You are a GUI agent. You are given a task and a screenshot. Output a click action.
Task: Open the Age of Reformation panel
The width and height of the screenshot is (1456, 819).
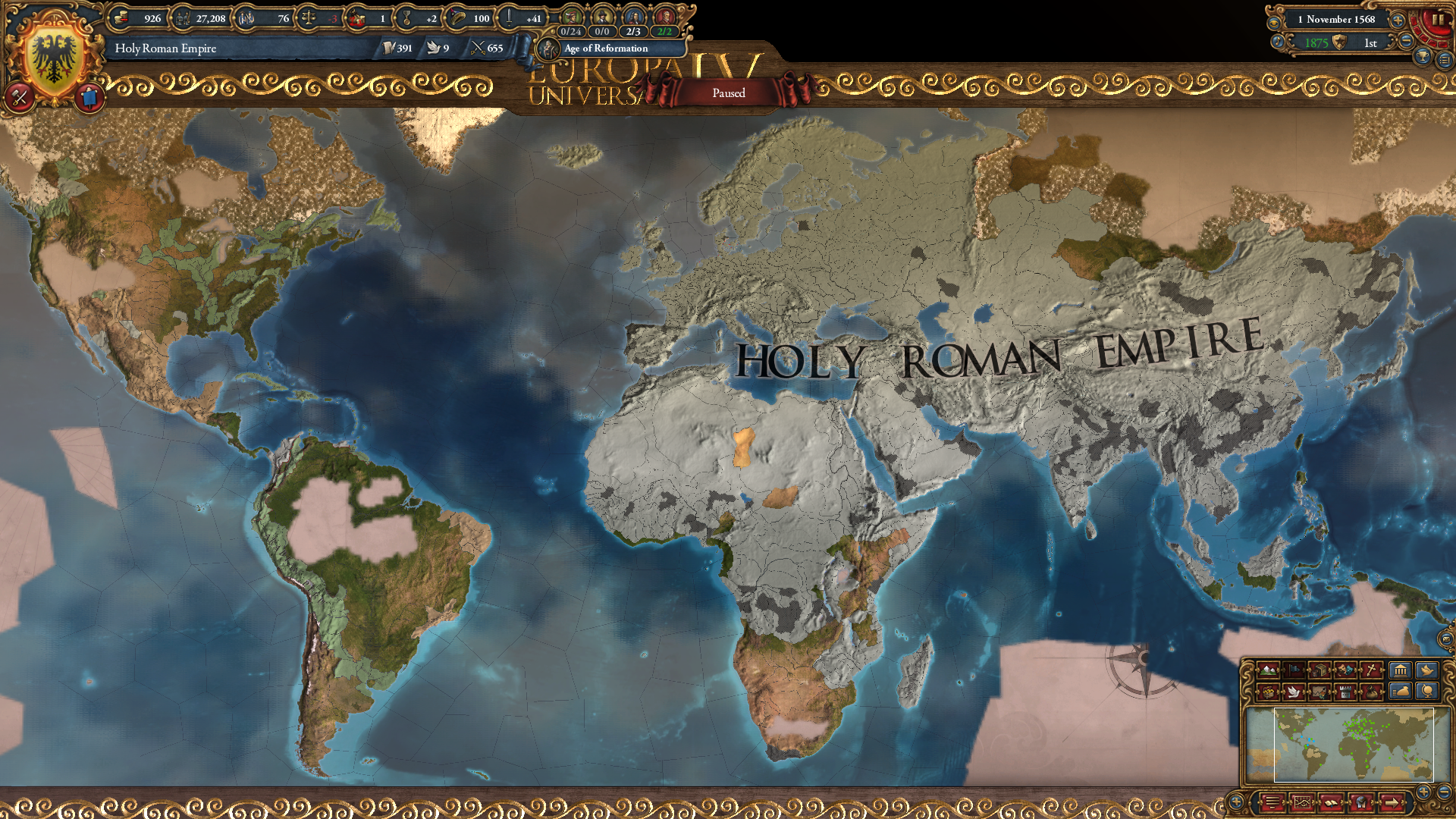607,49
